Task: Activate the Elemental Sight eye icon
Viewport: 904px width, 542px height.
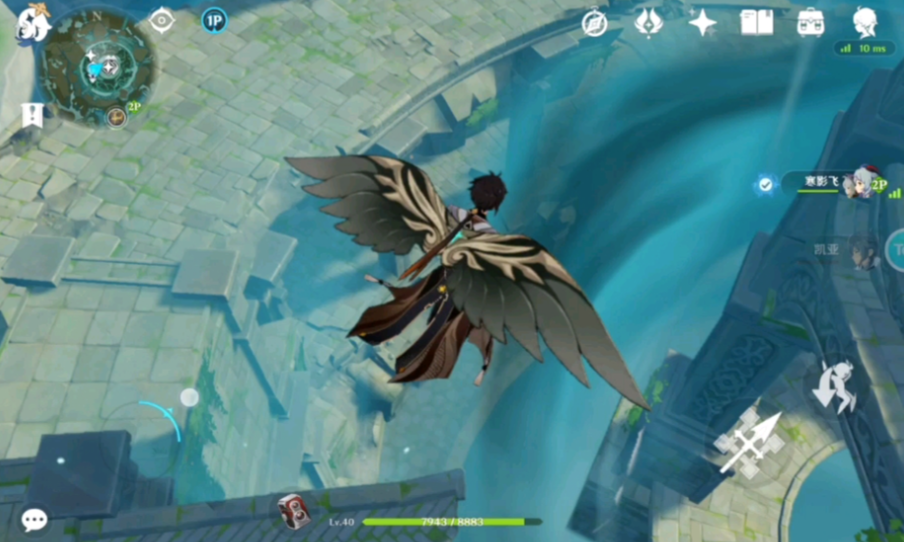Action: click(161, 21)
